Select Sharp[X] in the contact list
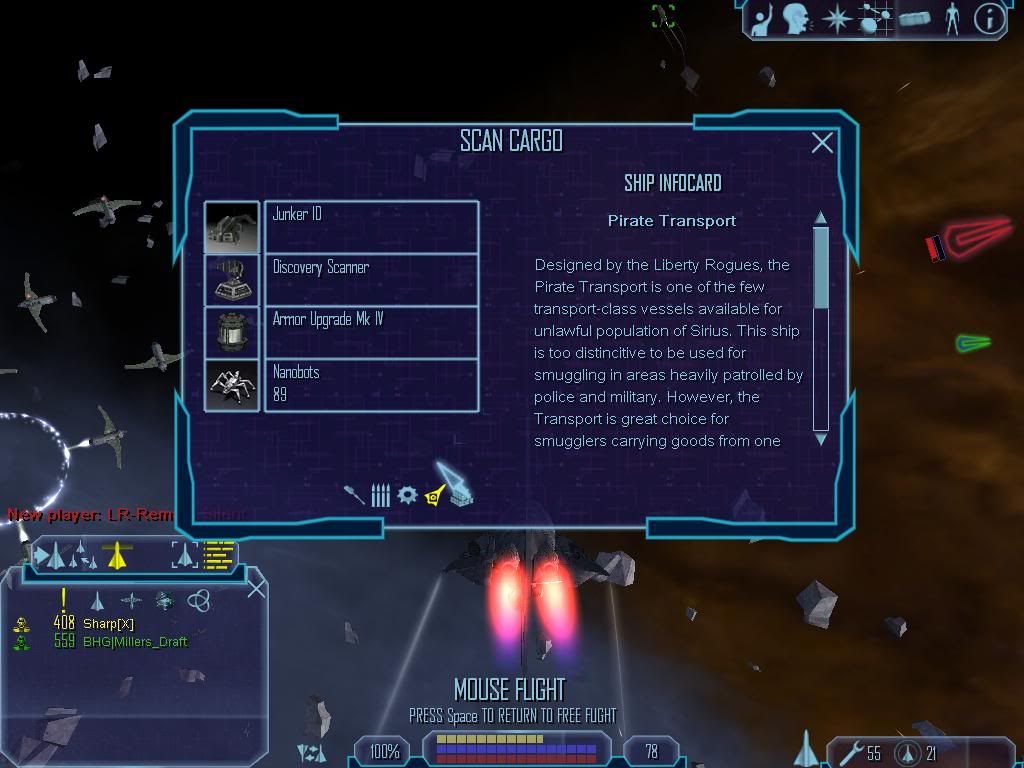 [x=110, y=624]
